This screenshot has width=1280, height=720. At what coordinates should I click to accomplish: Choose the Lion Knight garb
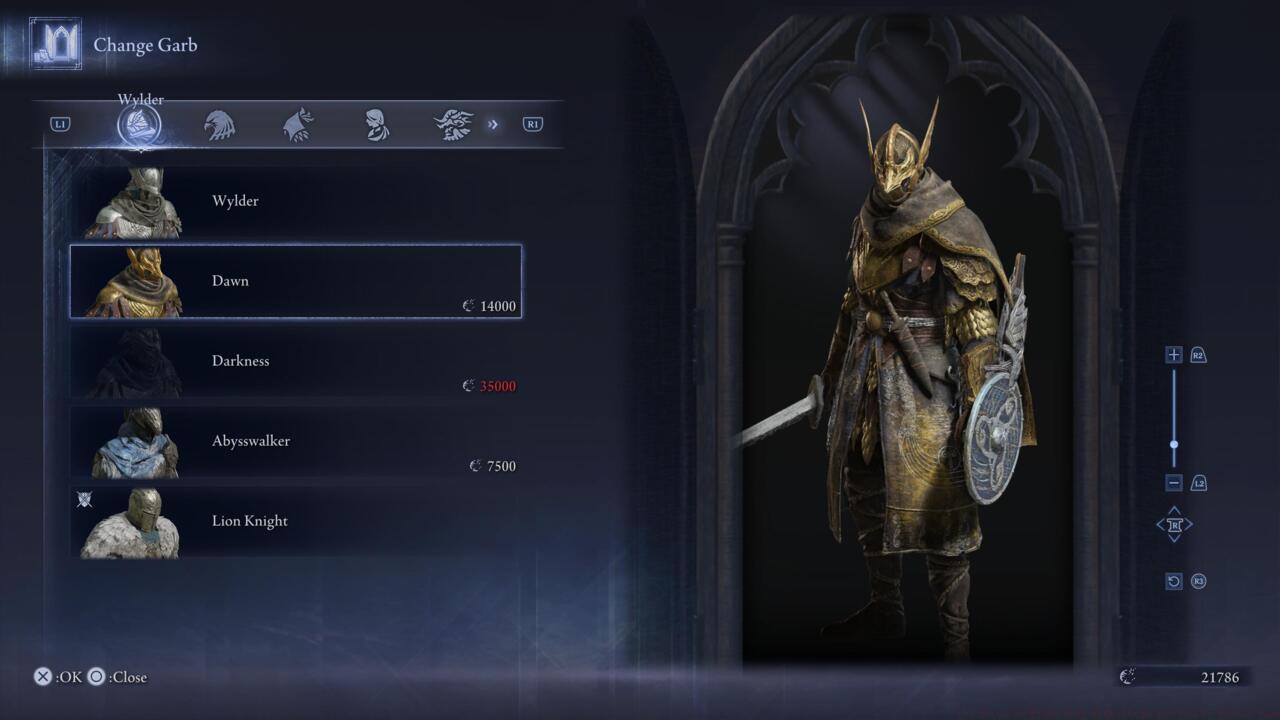[x=295, y=521]
